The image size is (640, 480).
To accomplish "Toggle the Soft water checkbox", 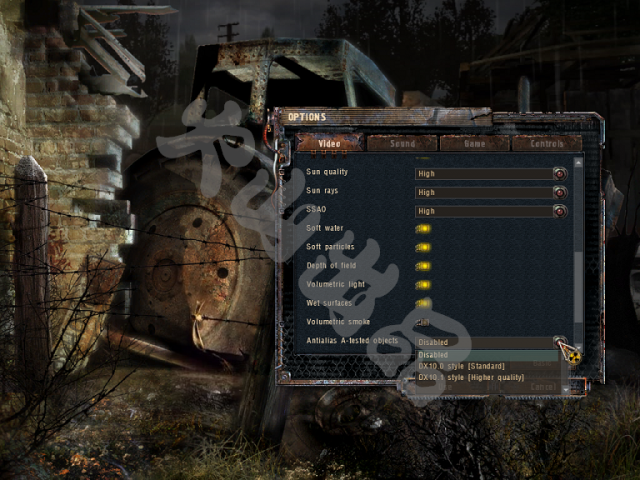I will point(423,229).
